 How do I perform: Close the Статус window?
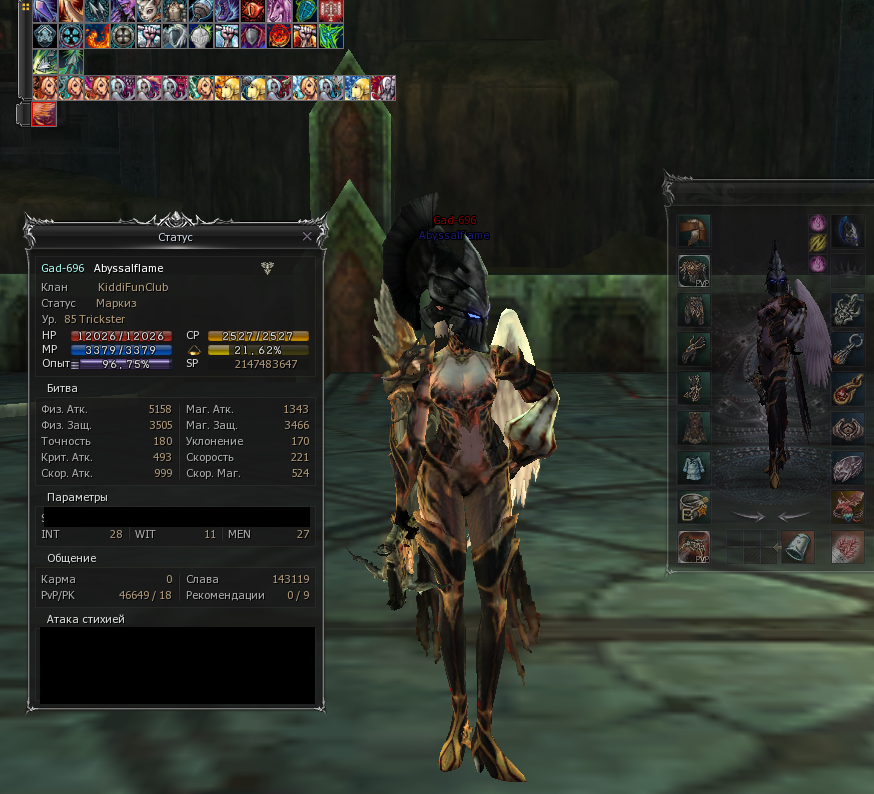(x=307, y=237)
